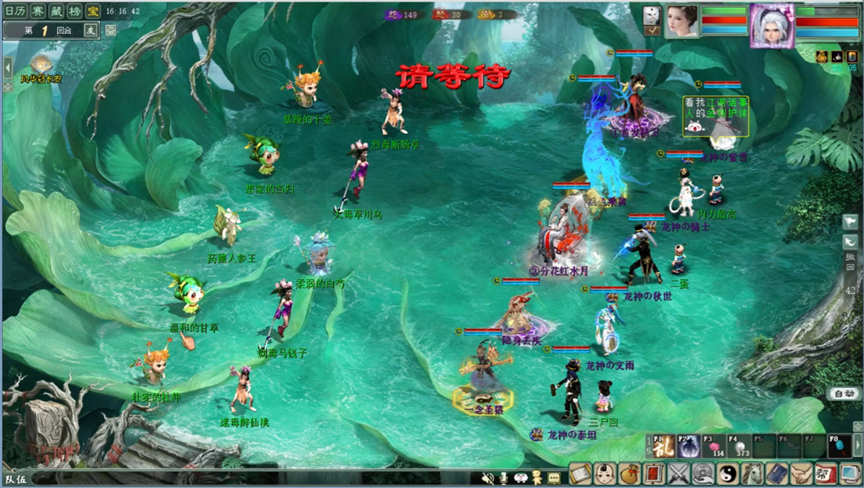Screen dimensions: 864x488
Task: Open the 榜 ranking button
Action: [74, 10]
